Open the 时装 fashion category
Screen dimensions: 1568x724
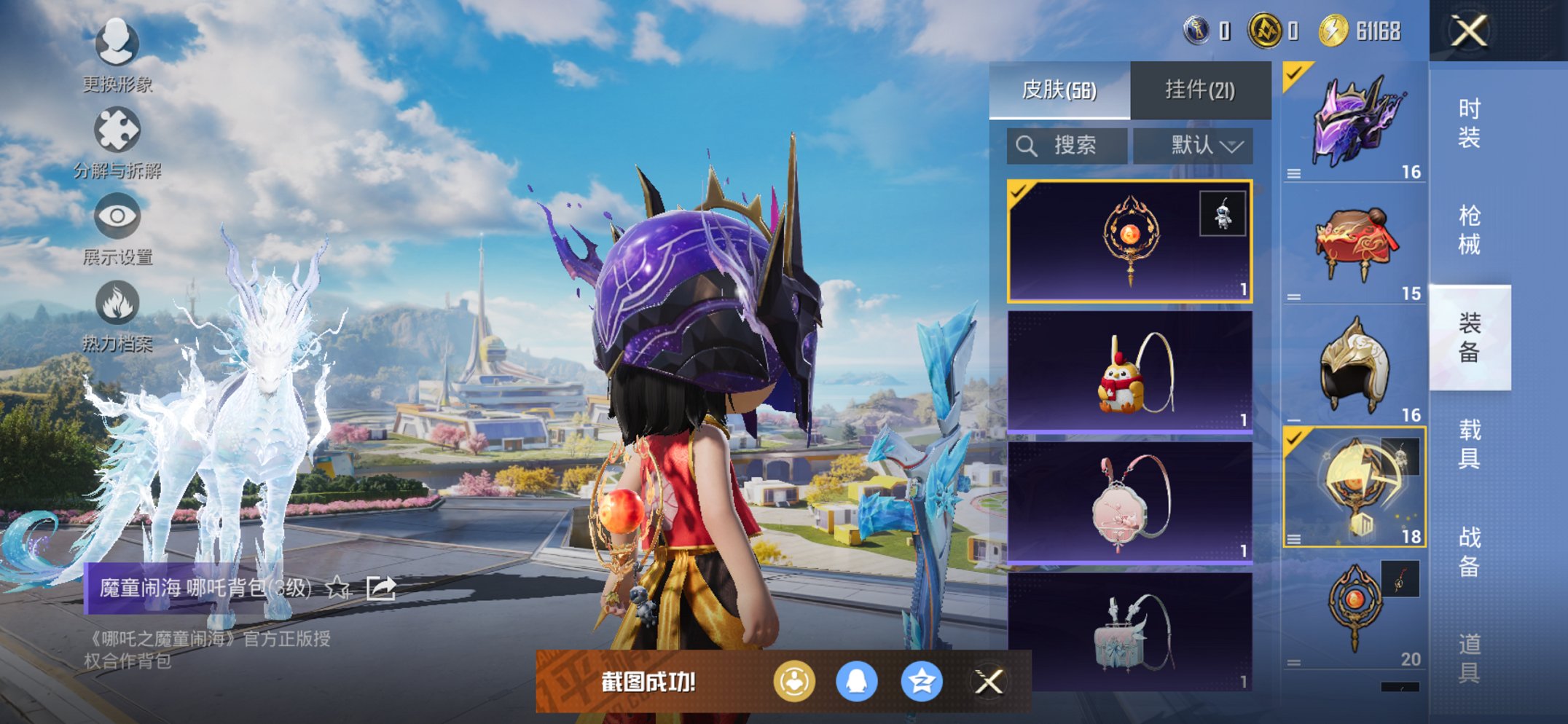[x=1469, y=123]
